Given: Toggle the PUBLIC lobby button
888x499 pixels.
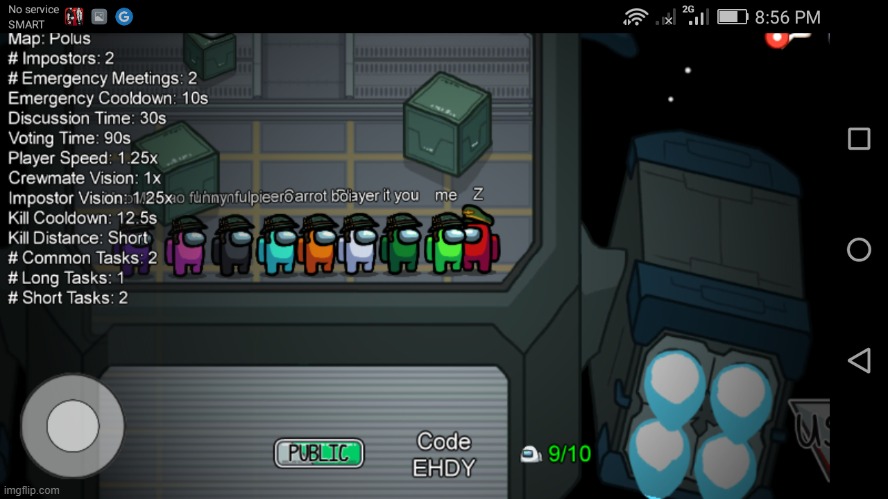Looking at the screenshot, I should click(319, 453).
